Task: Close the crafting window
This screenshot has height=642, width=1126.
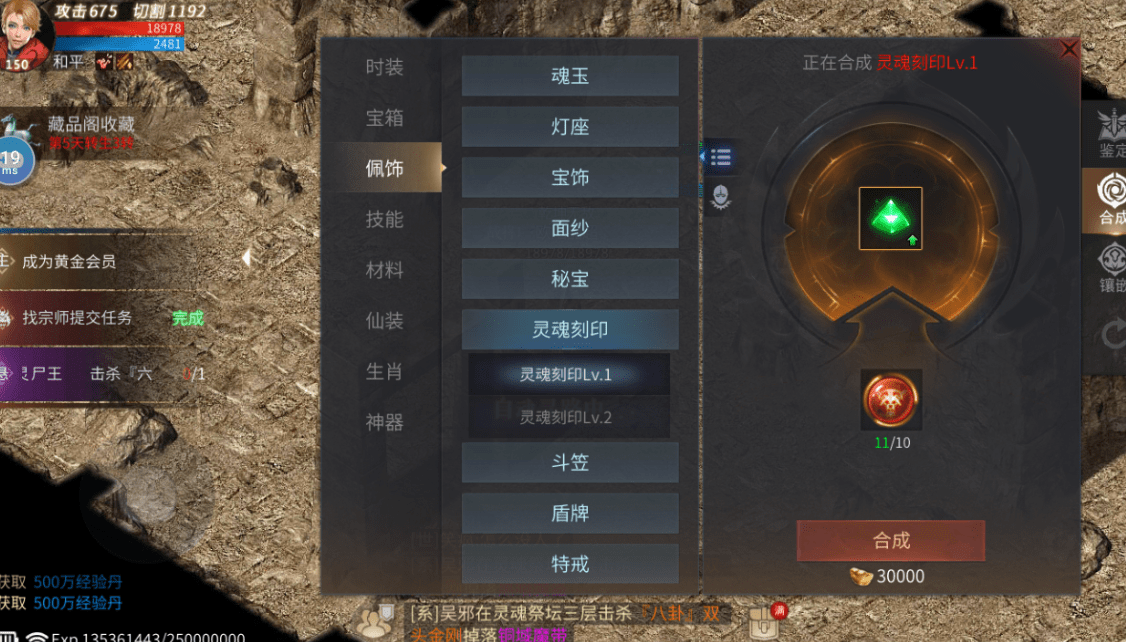Action: tap(1069, 49)
